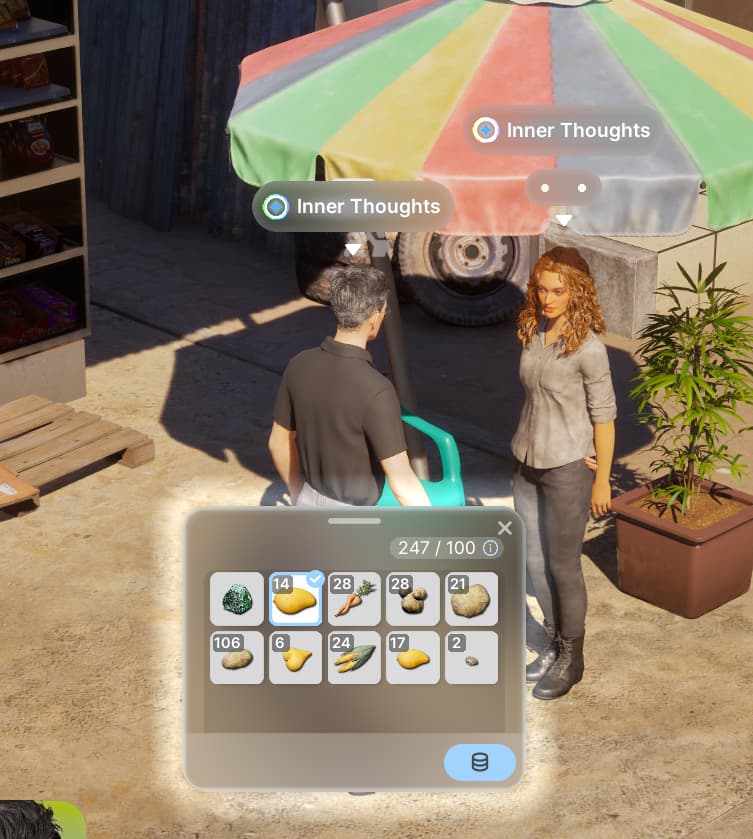Open the man's Inner Thoughts bubble

point(354,207)
